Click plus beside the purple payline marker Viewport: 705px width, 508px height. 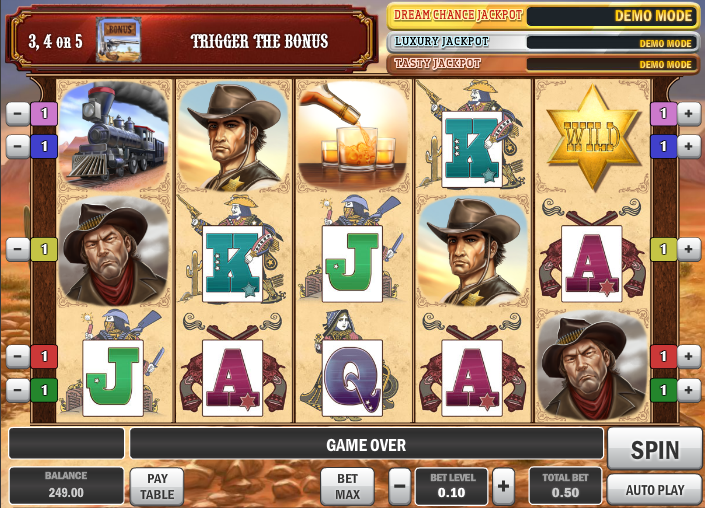tap(688, 114)
